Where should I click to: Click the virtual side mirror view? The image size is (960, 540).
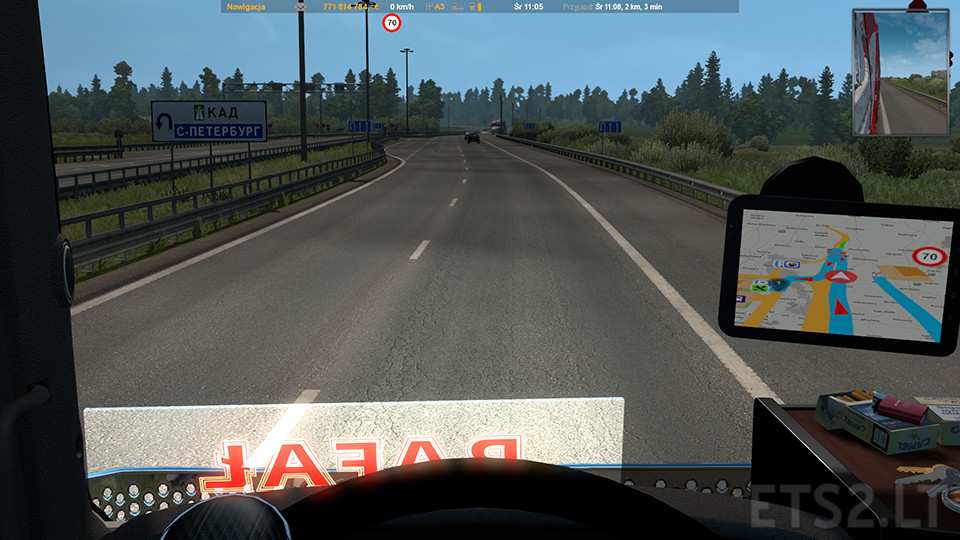point(900,72)
